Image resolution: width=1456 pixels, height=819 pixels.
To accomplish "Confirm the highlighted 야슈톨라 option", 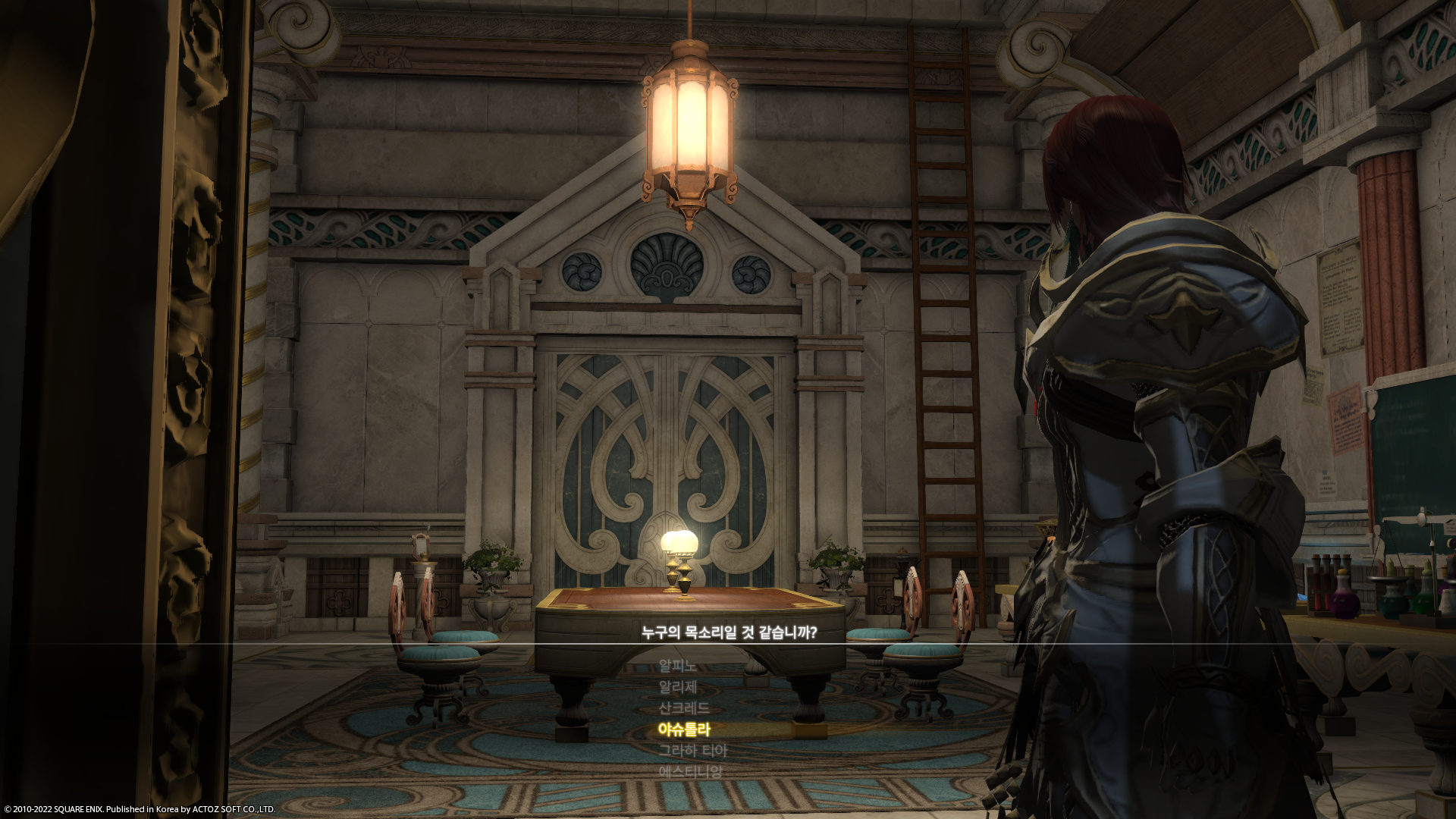I will (683, 730).
